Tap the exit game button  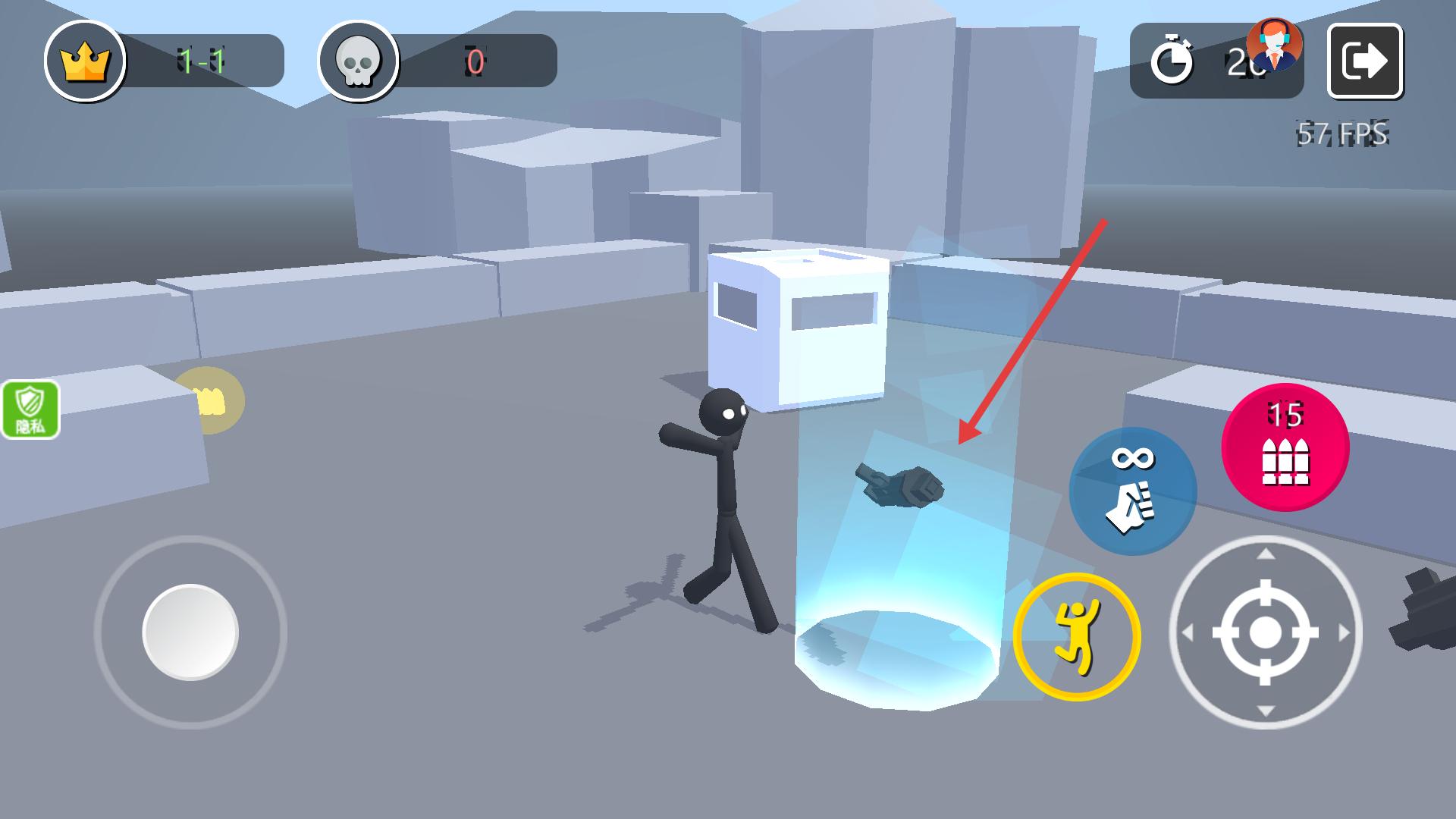[1364, 61]
